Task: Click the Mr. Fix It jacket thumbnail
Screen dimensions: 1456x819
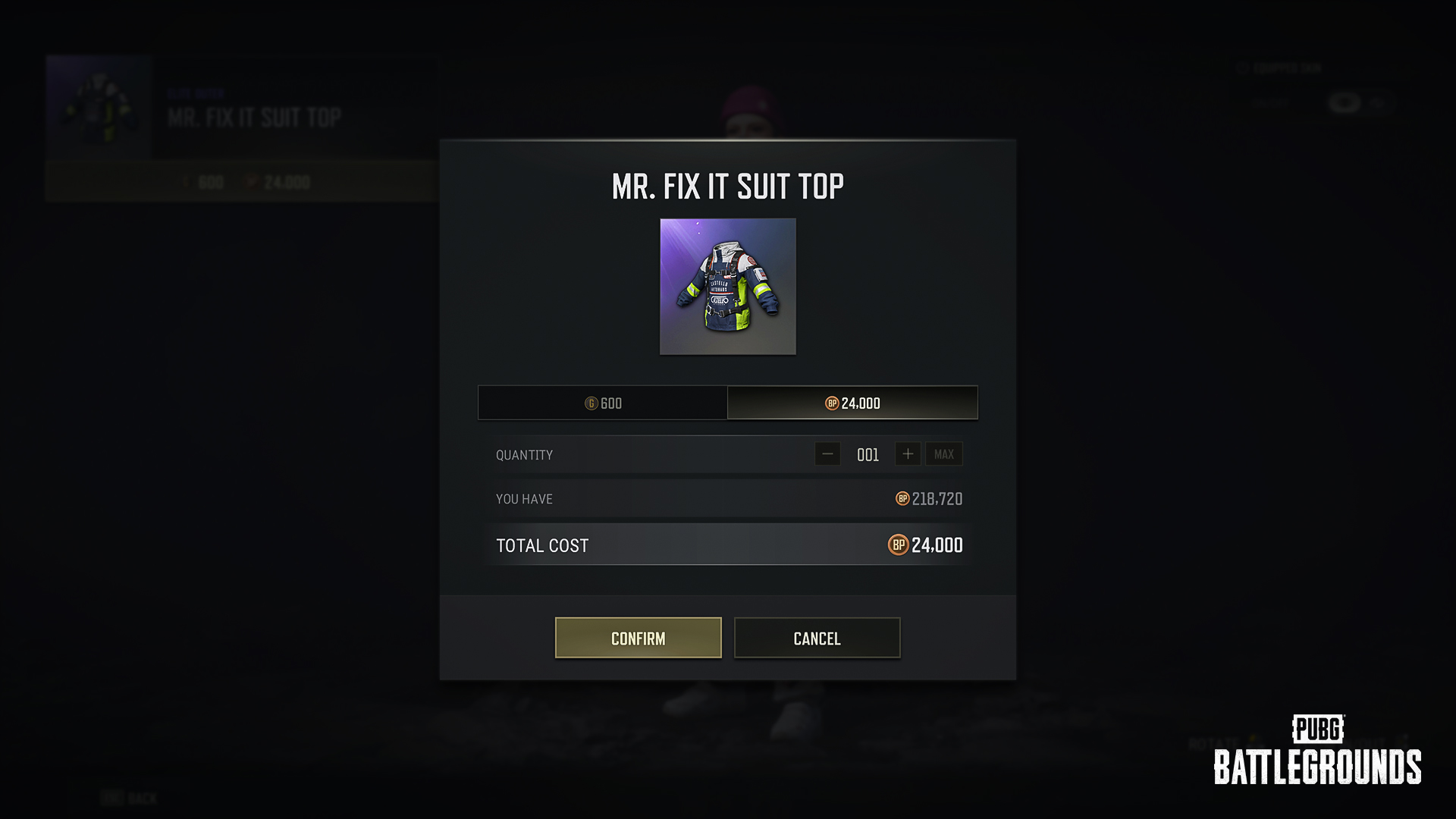Action: tap(728, 287)
